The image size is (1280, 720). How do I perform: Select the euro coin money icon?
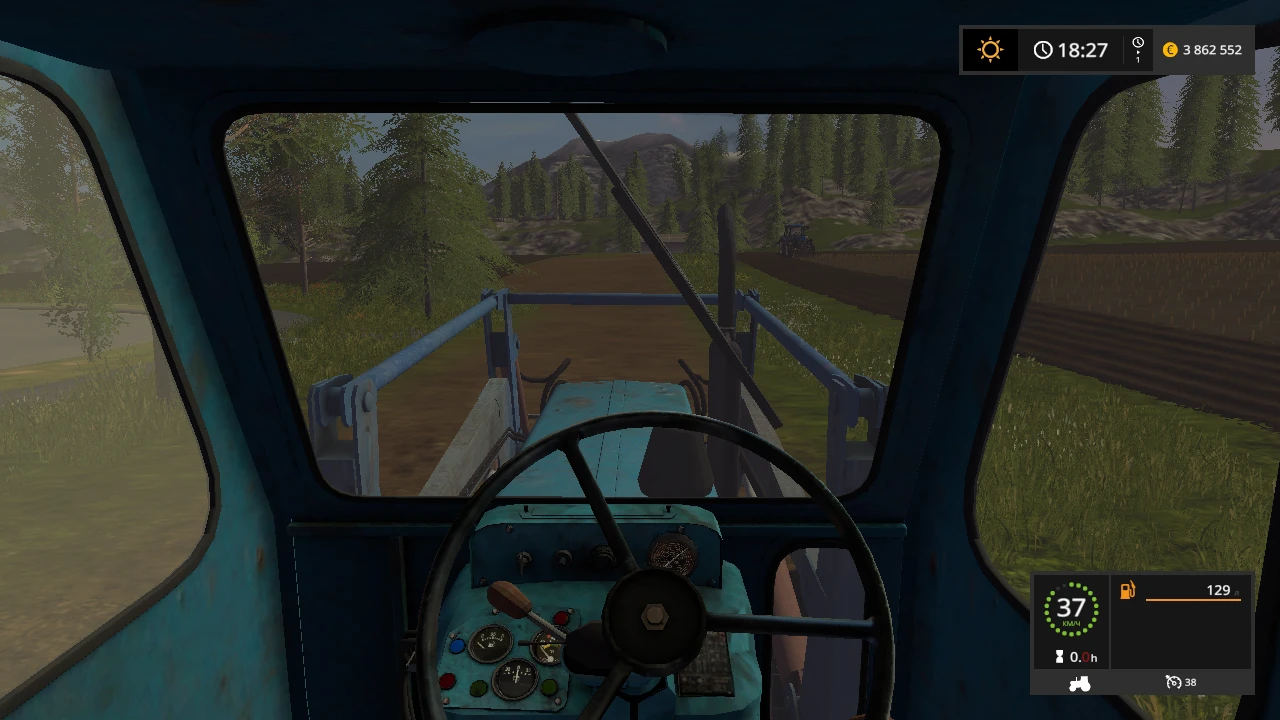(1169, 49)
